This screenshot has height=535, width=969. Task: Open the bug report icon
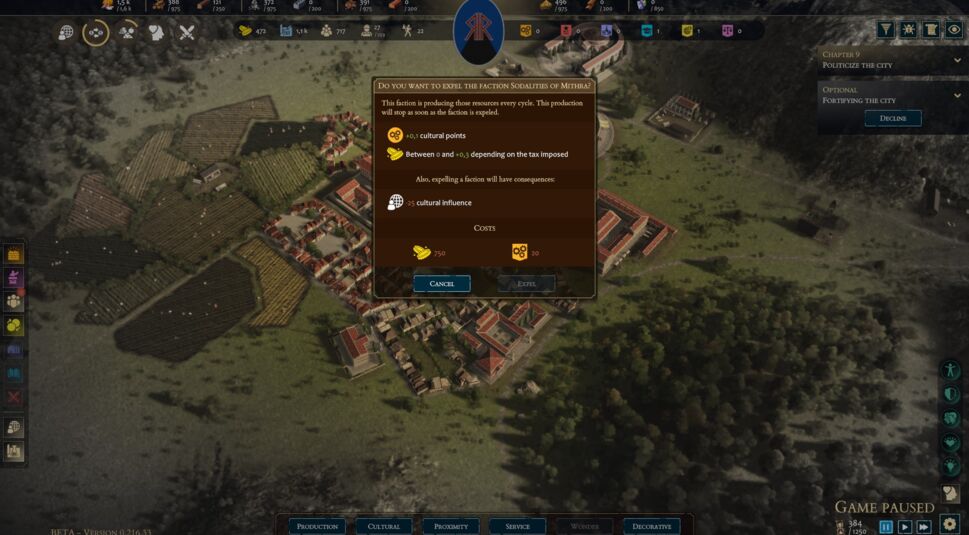909,30
